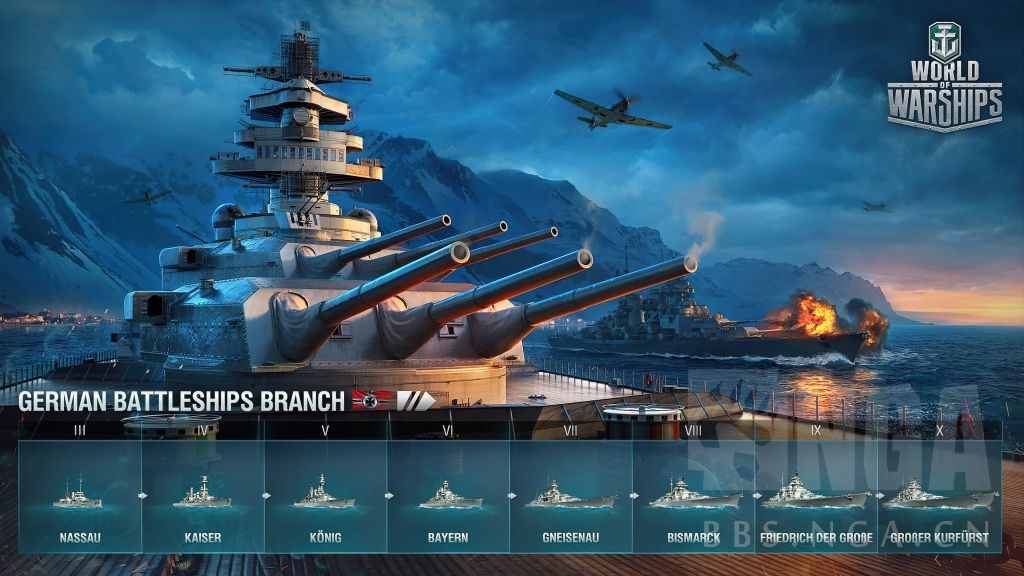Pick the König tier V battleship tile
Image resolution: width=1024 pixels, height=576 pixels.
click(x=325, y=496)
